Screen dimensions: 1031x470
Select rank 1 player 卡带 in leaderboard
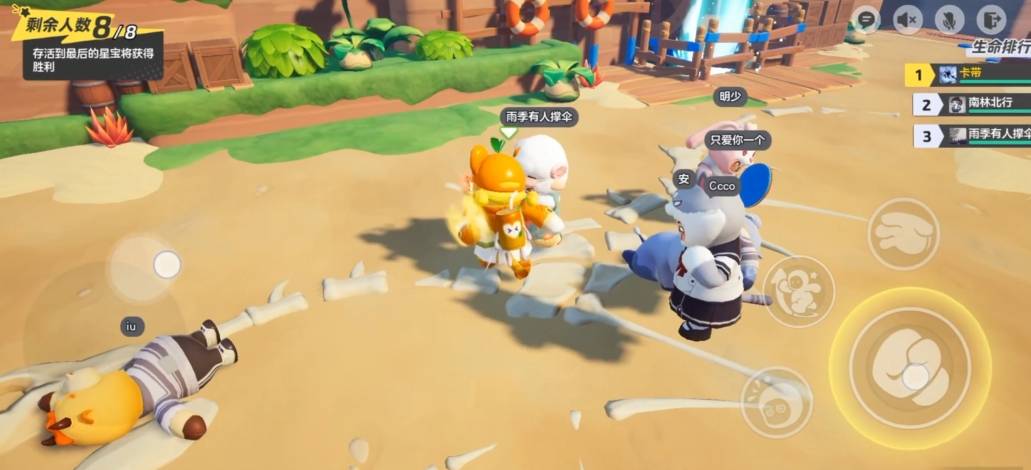coord(968,74)
